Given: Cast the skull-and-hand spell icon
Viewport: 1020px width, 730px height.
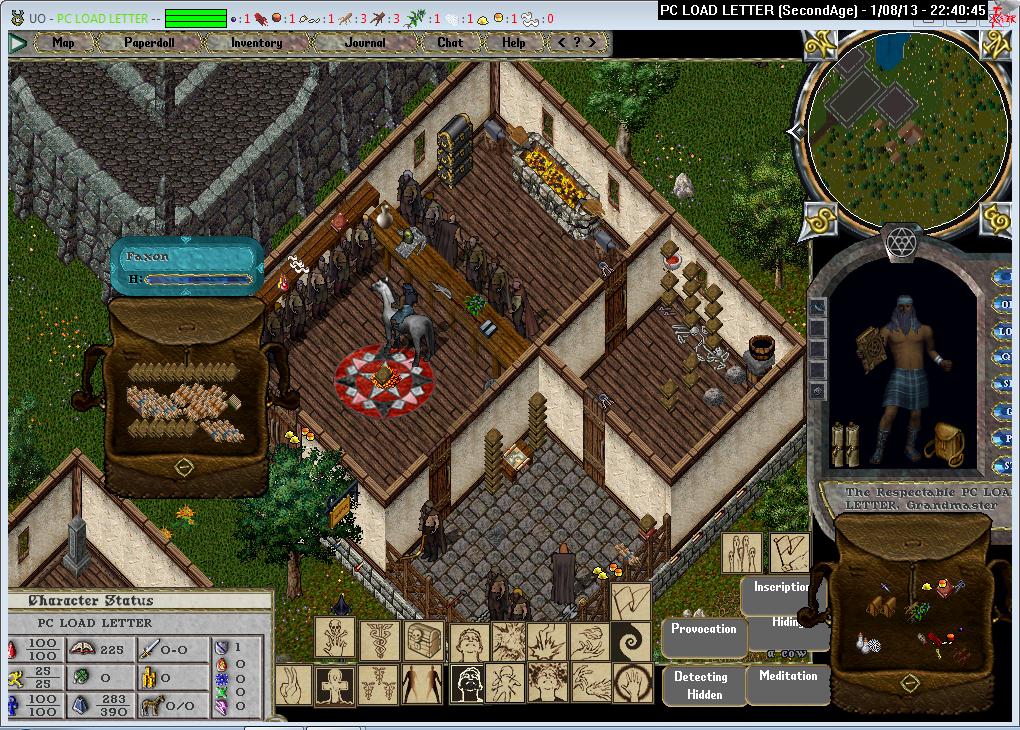Looking at the screenshot, I should (334, 638).
